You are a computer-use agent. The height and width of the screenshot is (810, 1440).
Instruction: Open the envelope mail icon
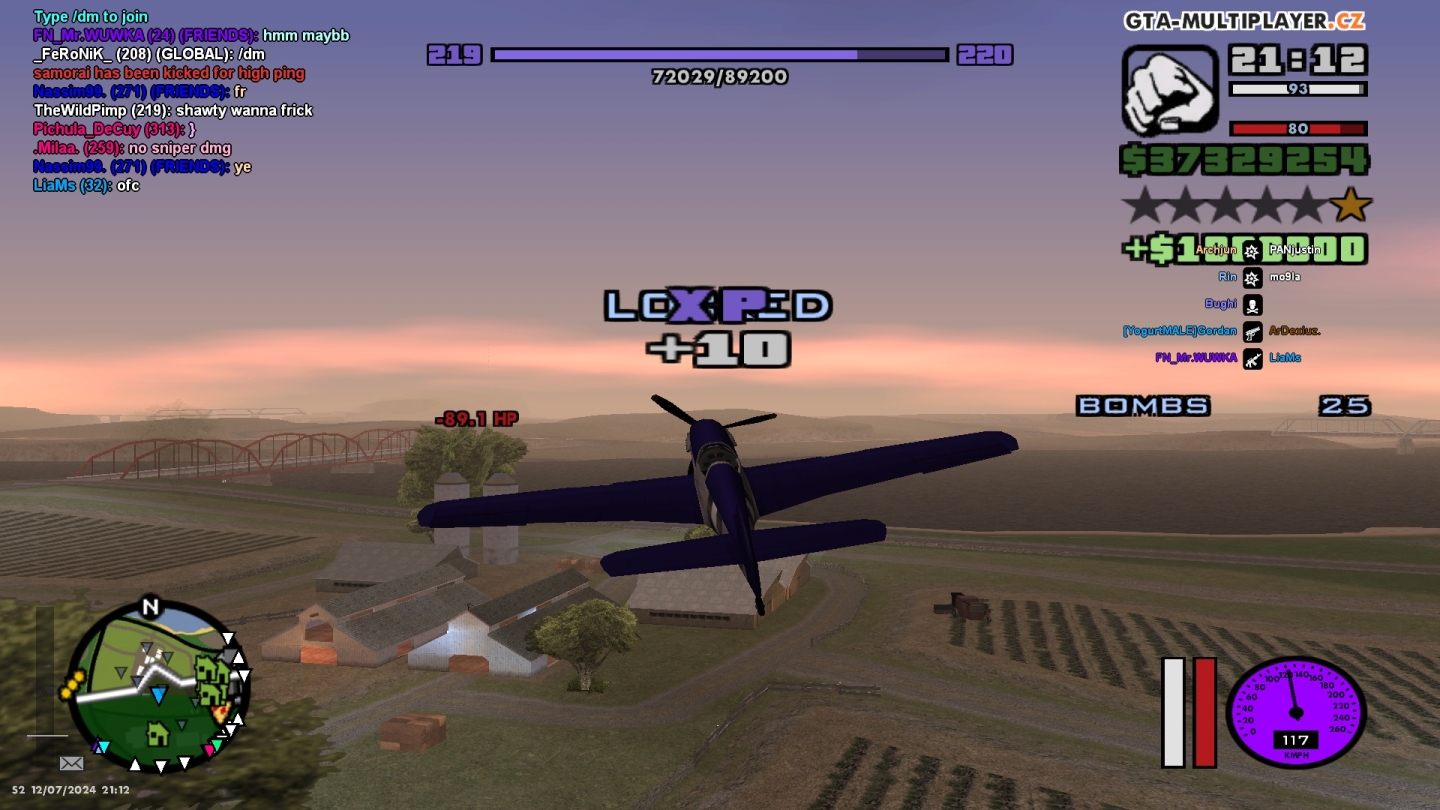coord(71,763)
